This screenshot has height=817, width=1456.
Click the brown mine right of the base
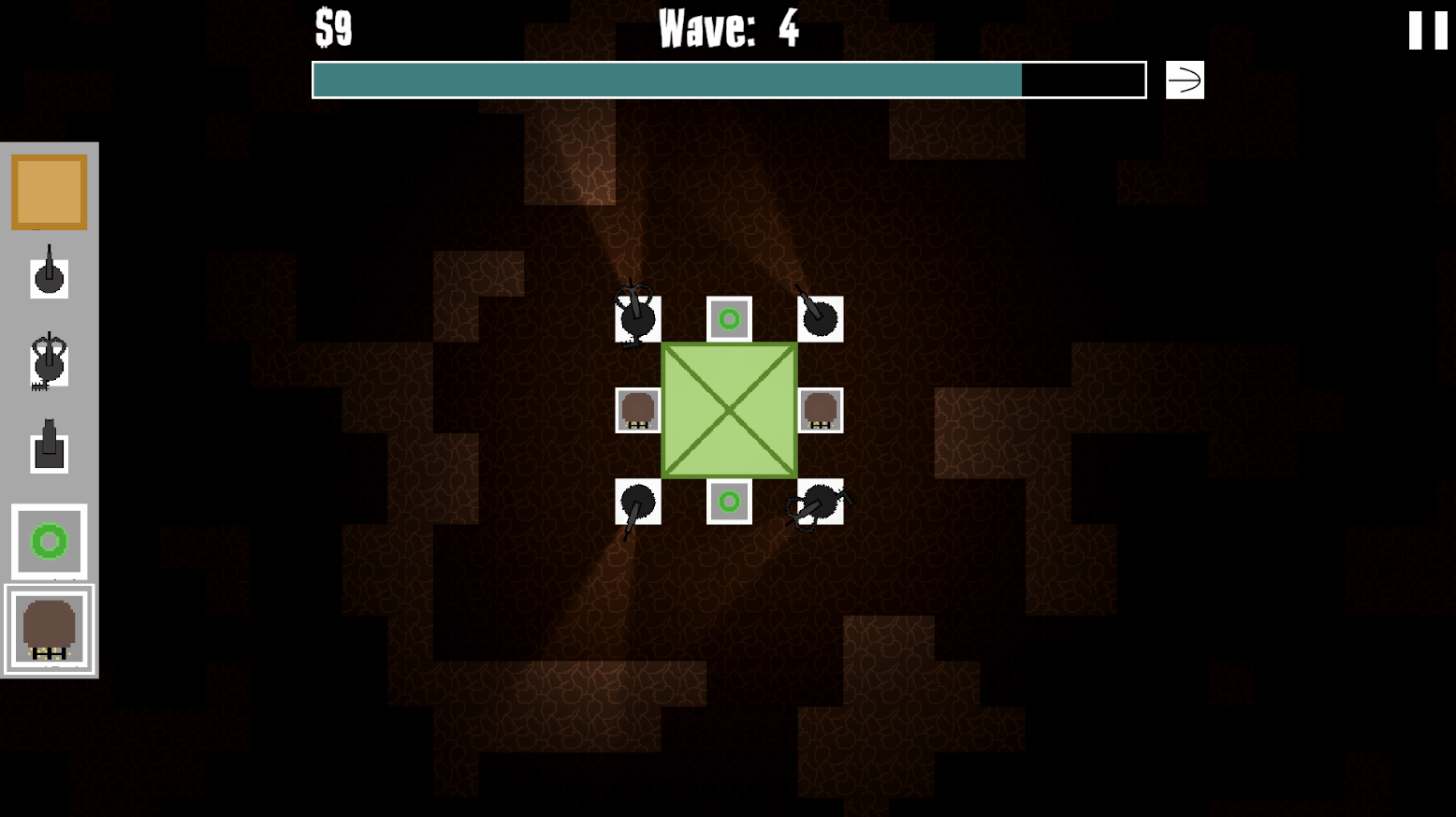pyautogui.click(x=820, y=409)
